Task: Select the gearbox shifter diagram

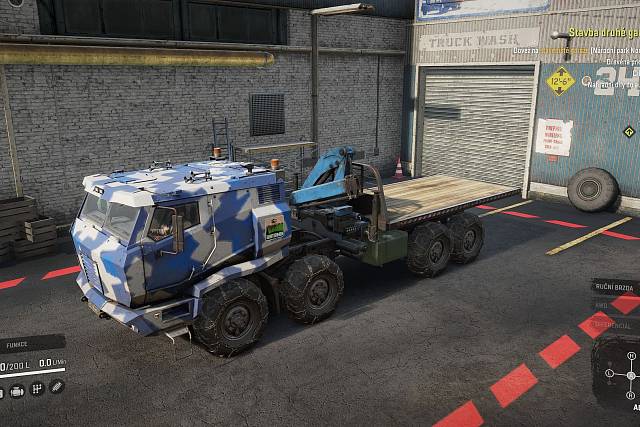Action: click(x=630, y=375)
